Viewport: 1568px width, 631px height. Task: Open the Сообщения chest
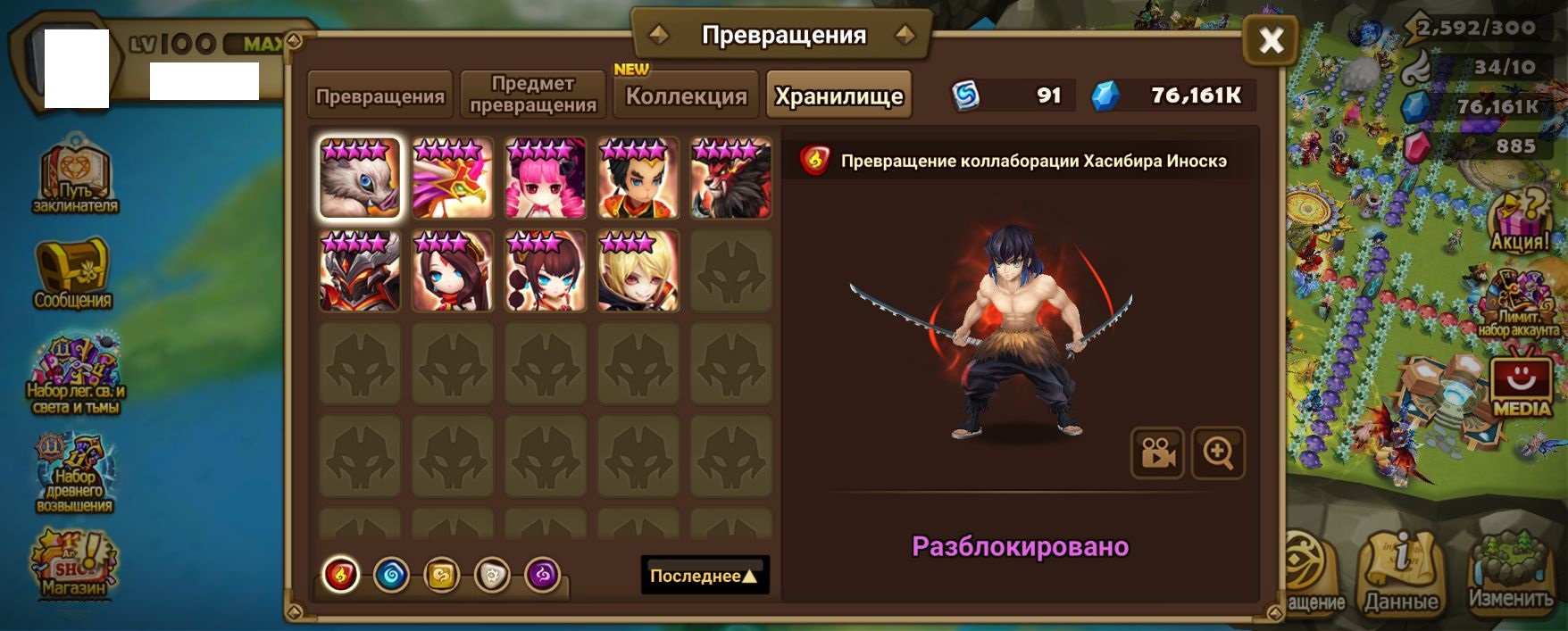pyautogui.click(x=72, y=272)
